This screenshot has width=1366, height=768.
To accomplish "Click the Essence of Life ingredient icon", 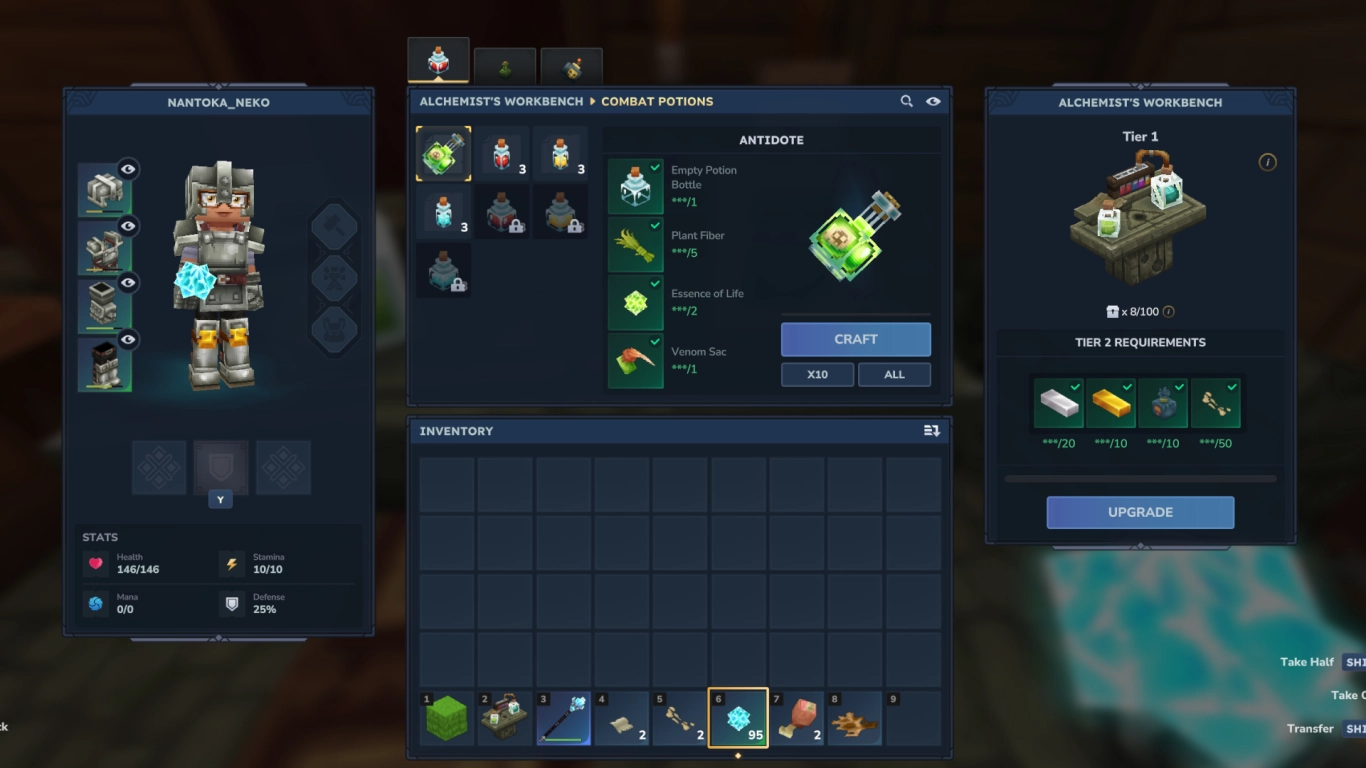I will click(x=634, y=301).
